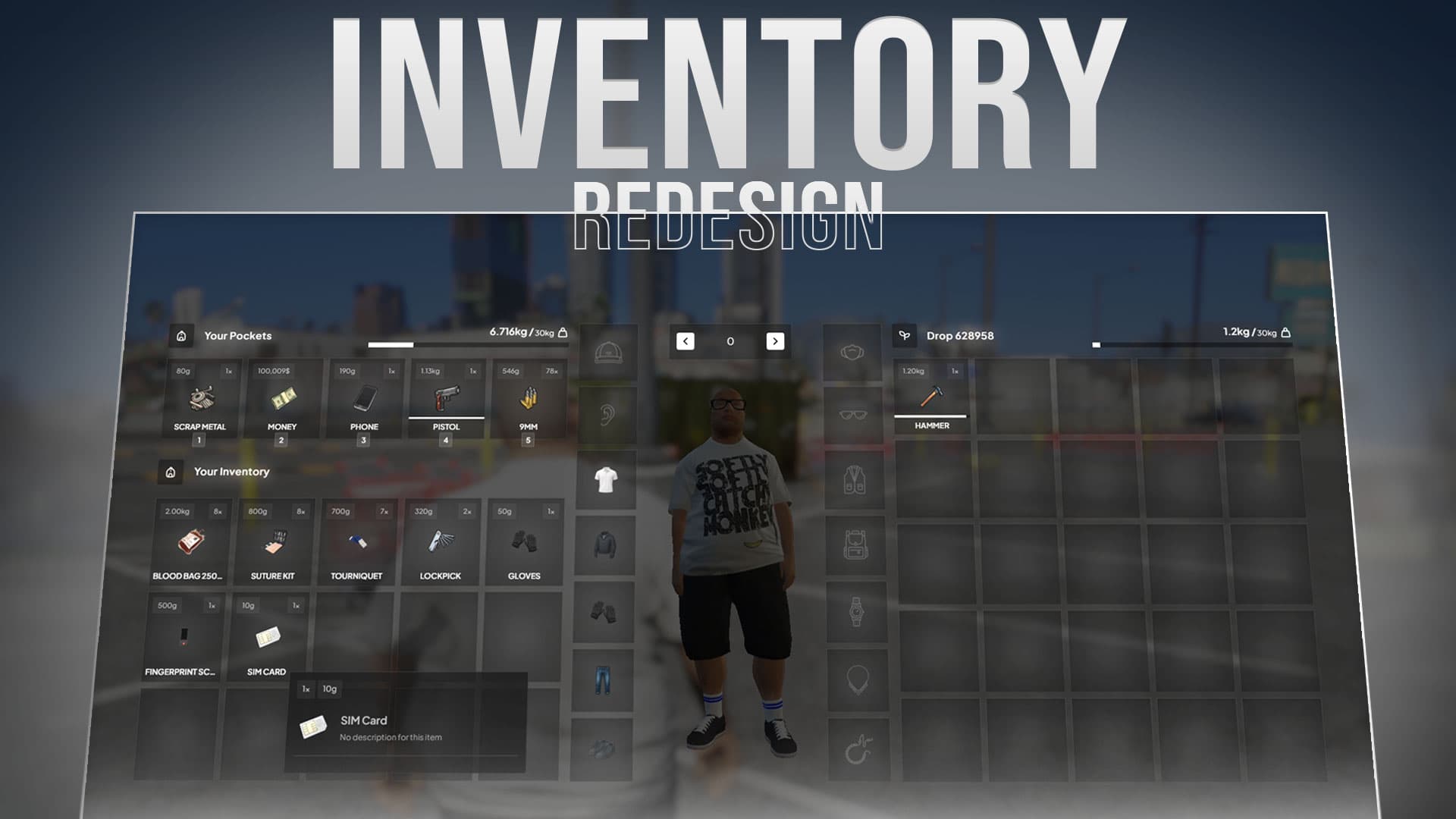Pick the Phone item slot

click(365, 399)
